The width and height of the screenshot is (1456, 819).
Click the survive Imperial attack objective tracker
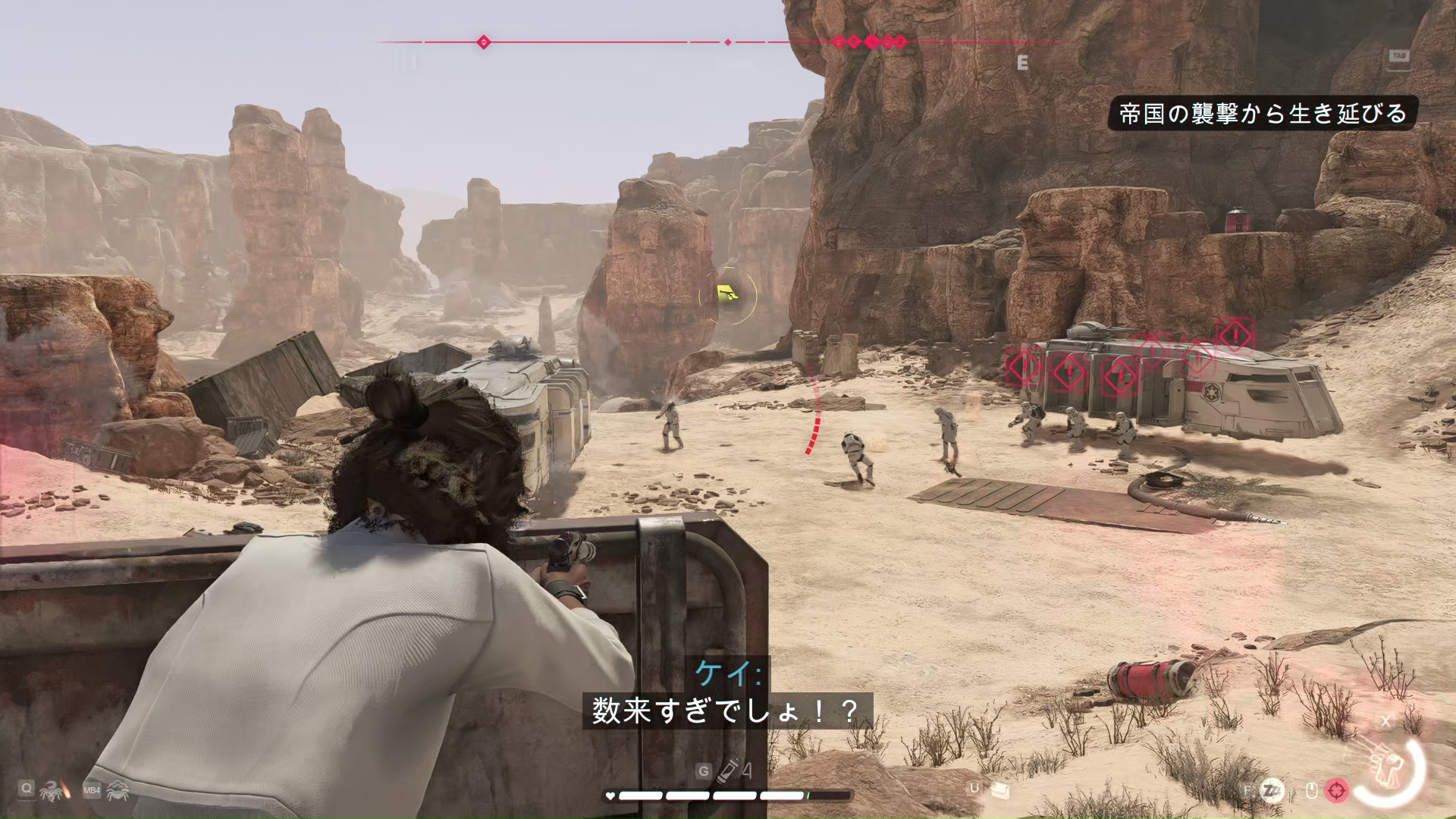click(1263, 114)
